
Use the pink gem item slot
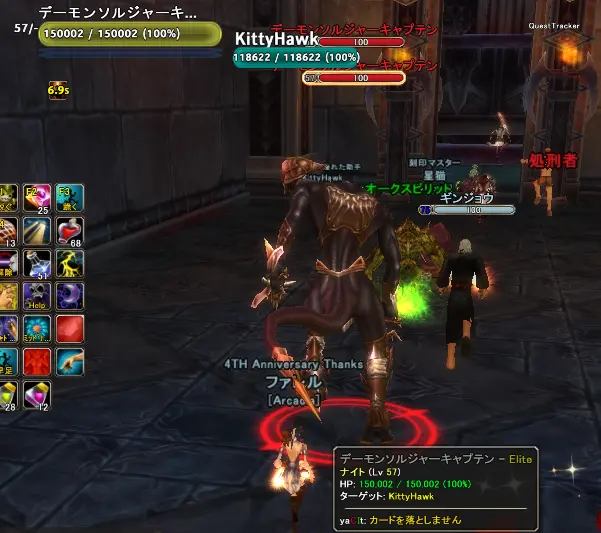pyautogui.click(x=38, y=395)
